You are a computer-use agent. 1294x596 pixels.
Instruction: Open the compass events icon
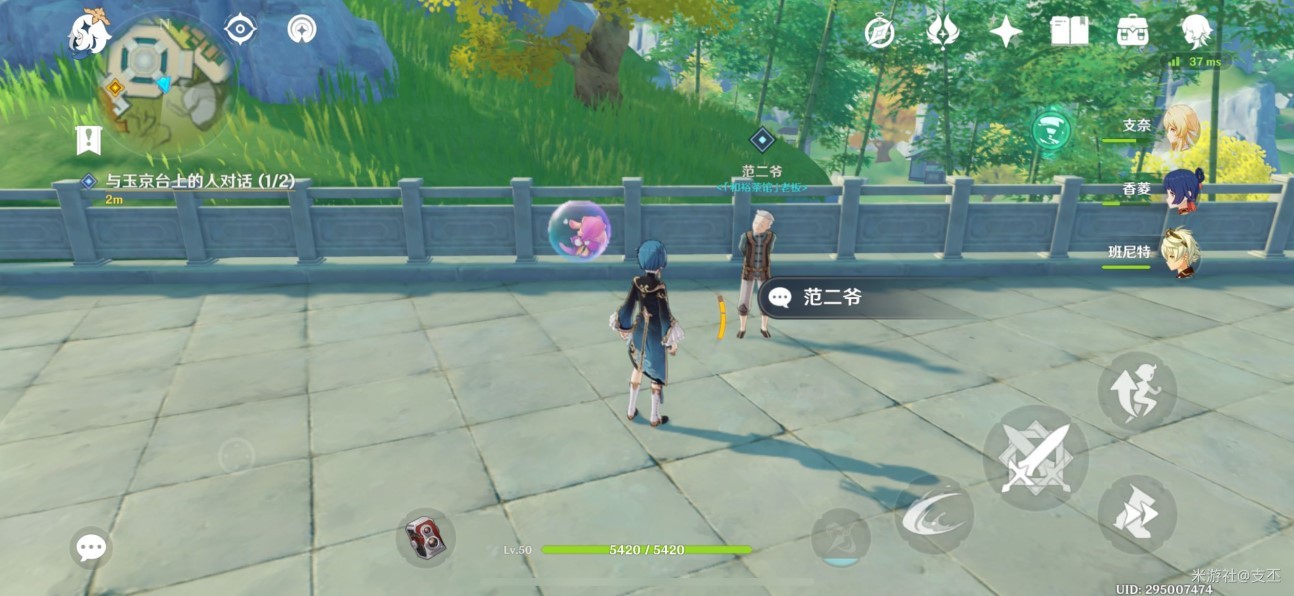[880, 33]
